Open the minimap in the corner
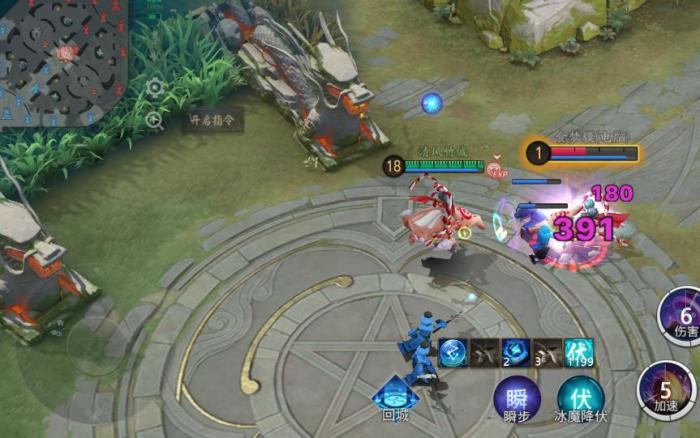Viewport: 700px width, 438px height. pyautogui.click(x=62, y=62)
